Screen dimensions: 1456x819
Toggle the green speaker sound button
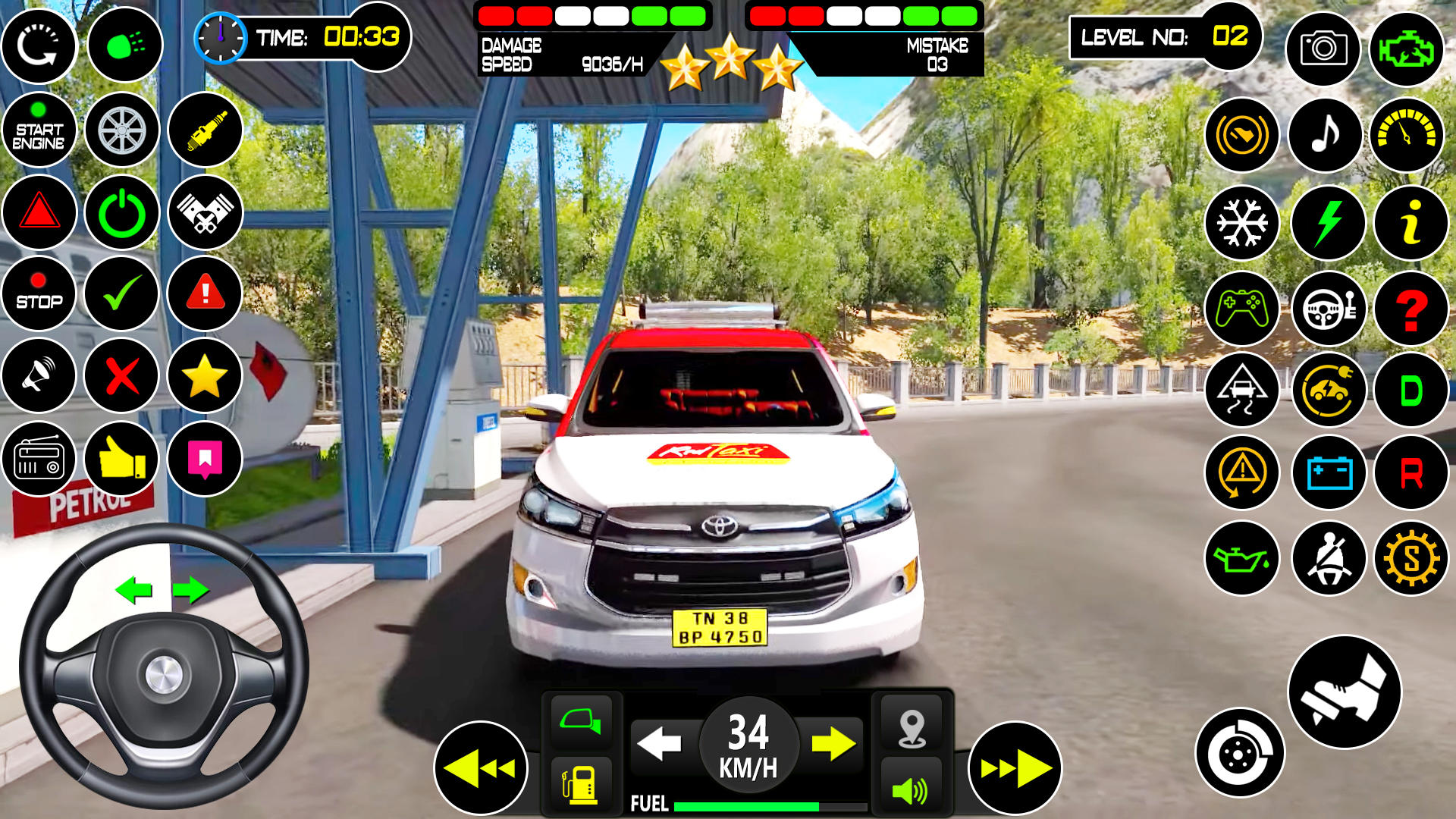click(912, 790)
